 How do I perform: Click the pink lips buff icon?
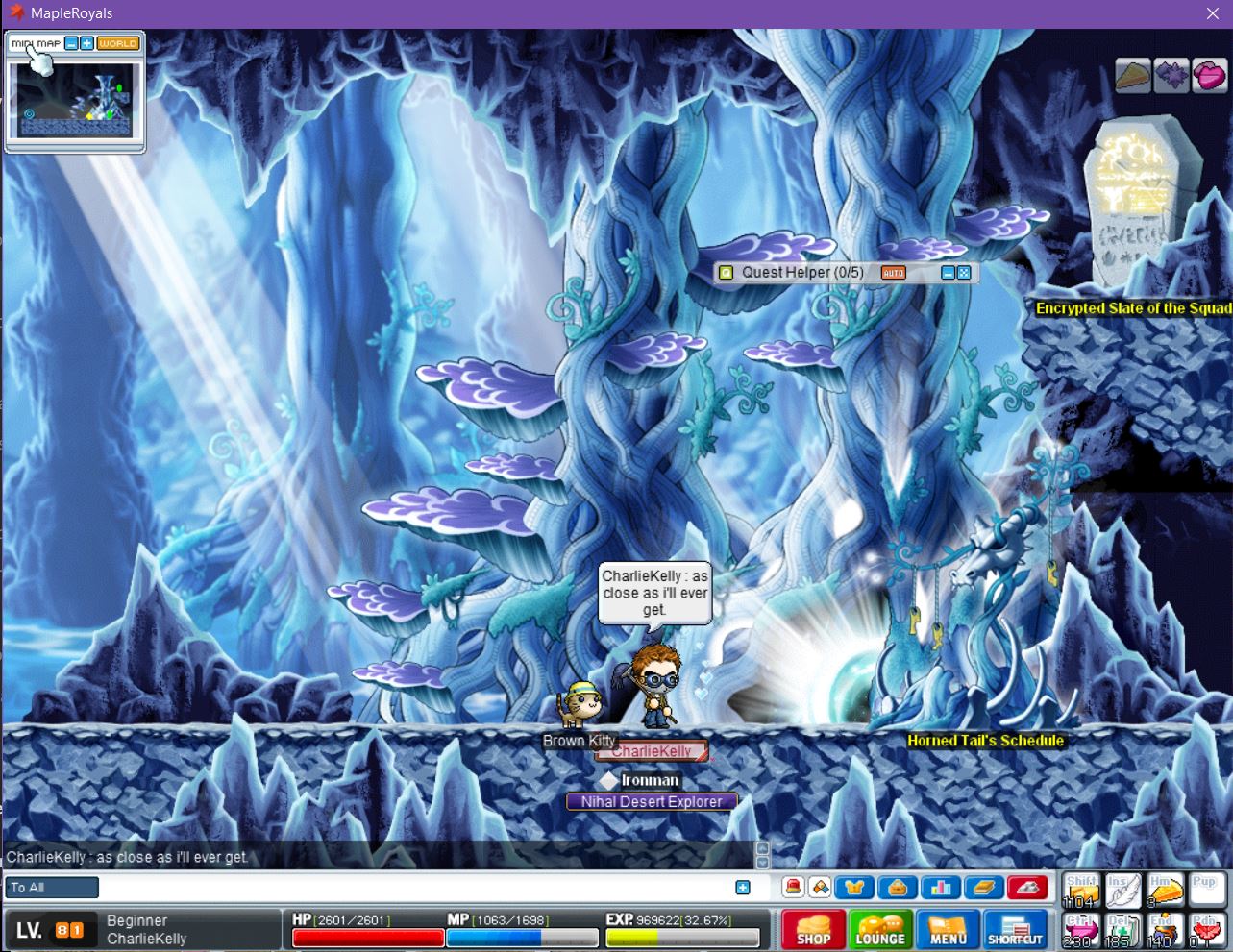(x=1209, y=76)
